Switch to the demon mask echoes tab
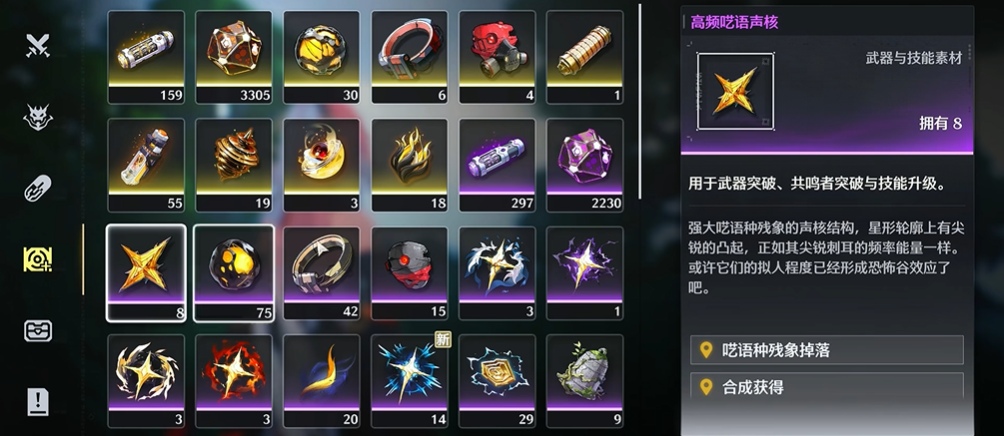Image resolution: width=1004 pixels, height=436 pixels. [38, 118]
